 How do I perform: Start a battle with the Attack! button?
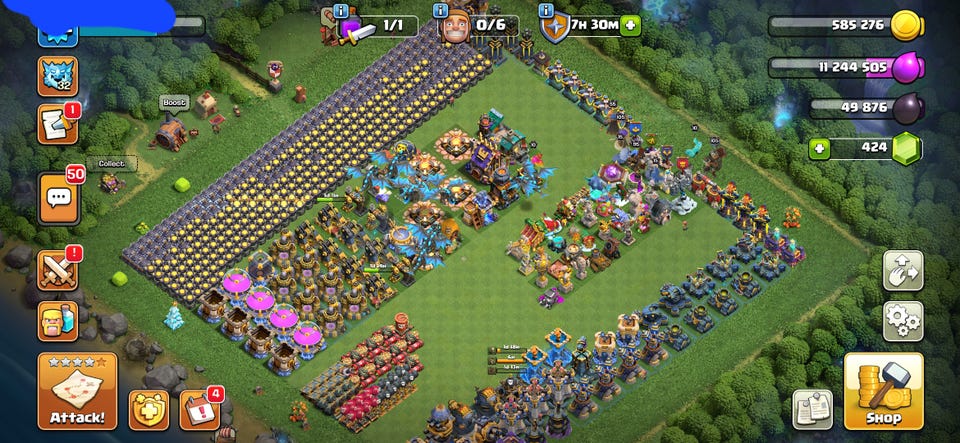click(x=77, y=391)
